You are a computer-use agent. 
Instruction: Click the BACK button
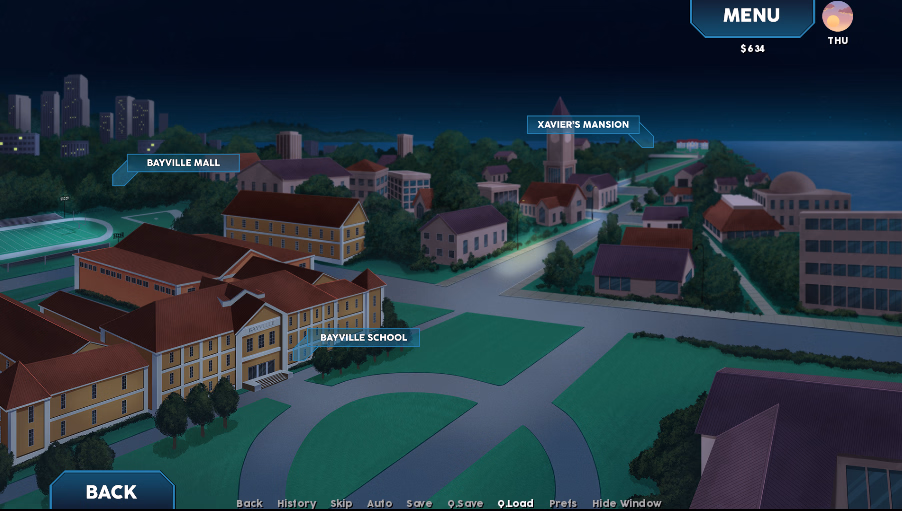coord(111,491)
